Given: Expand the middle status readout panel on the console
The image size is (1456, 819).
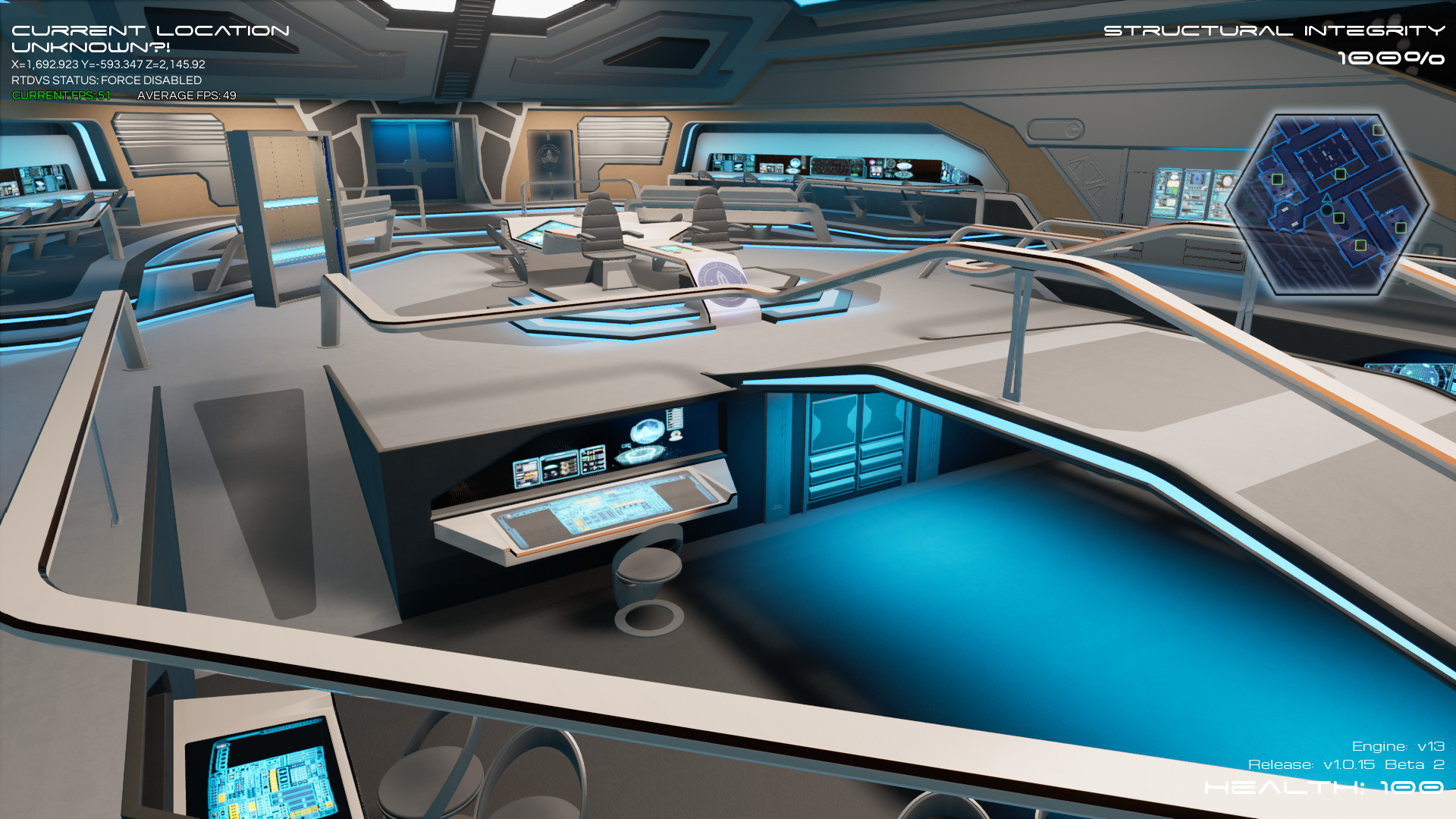Looking at the screenshot, I should [x=559, y=467].
